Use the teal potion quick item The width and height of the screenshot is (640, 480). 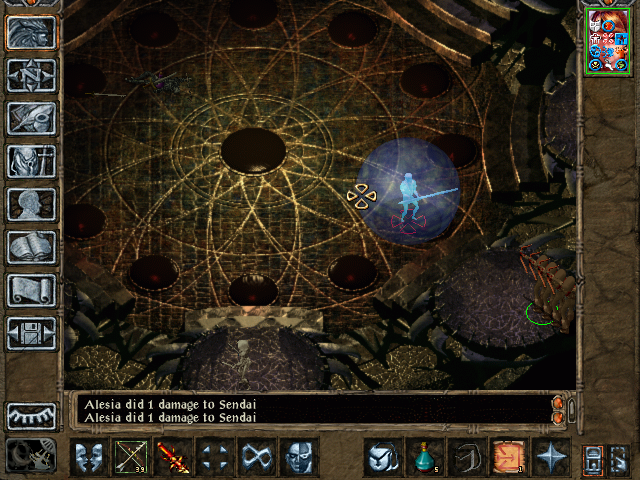pyautogui.click(x=424, y=457)
